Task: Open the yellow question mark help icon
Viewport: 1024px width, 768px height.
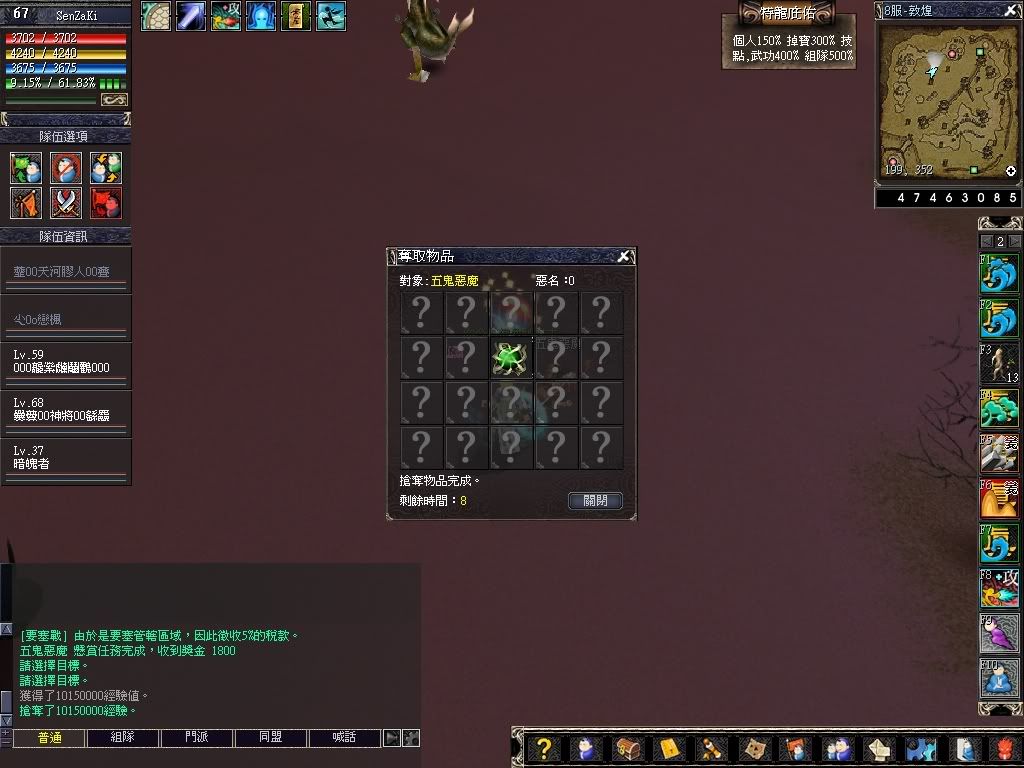Action: (x=543, y=749)
